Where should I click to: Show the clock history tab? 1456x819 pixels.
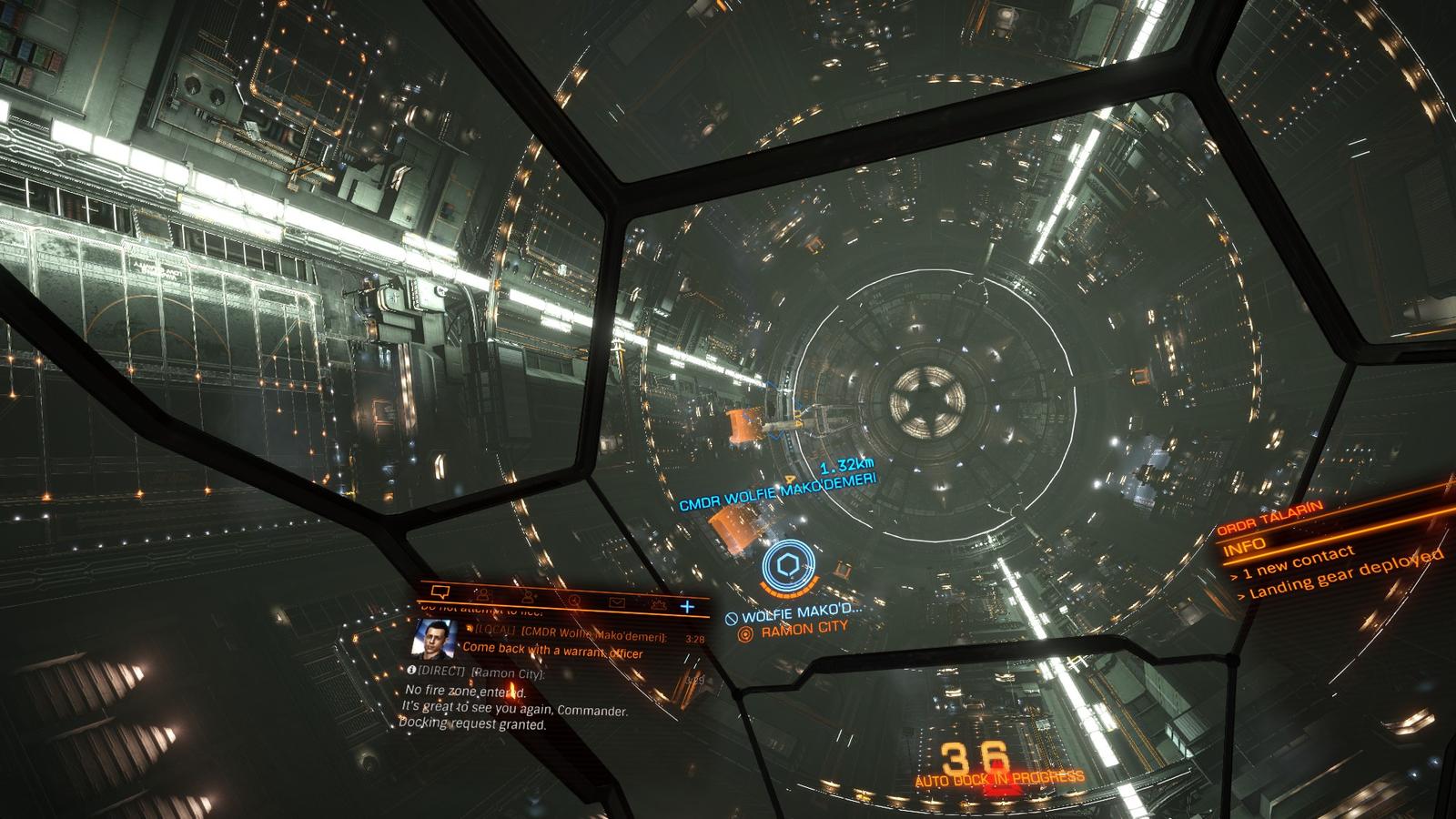(574, 600)
